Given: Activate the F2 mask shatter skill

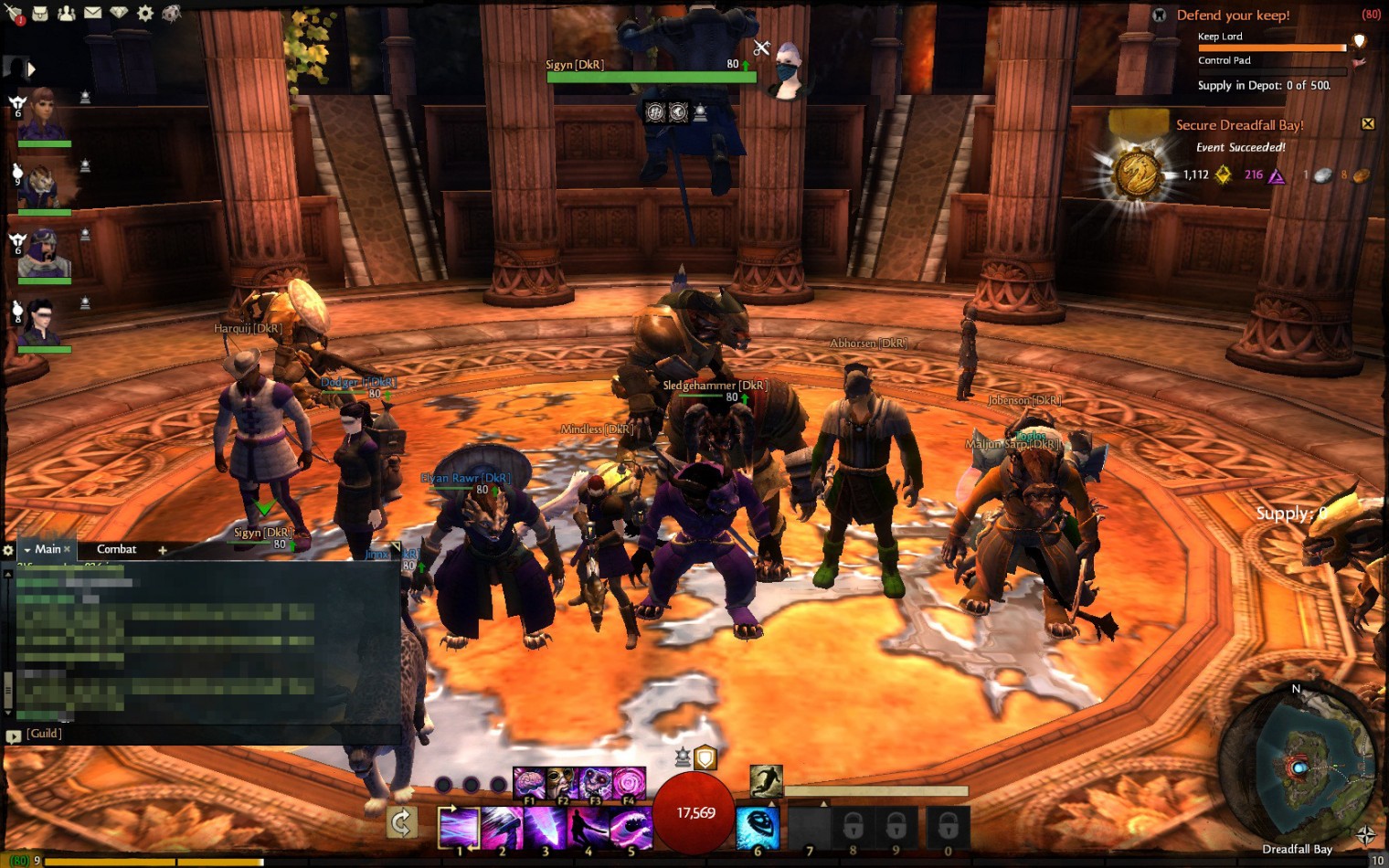Looking at the screenshot, I should [x=561, y=783].
